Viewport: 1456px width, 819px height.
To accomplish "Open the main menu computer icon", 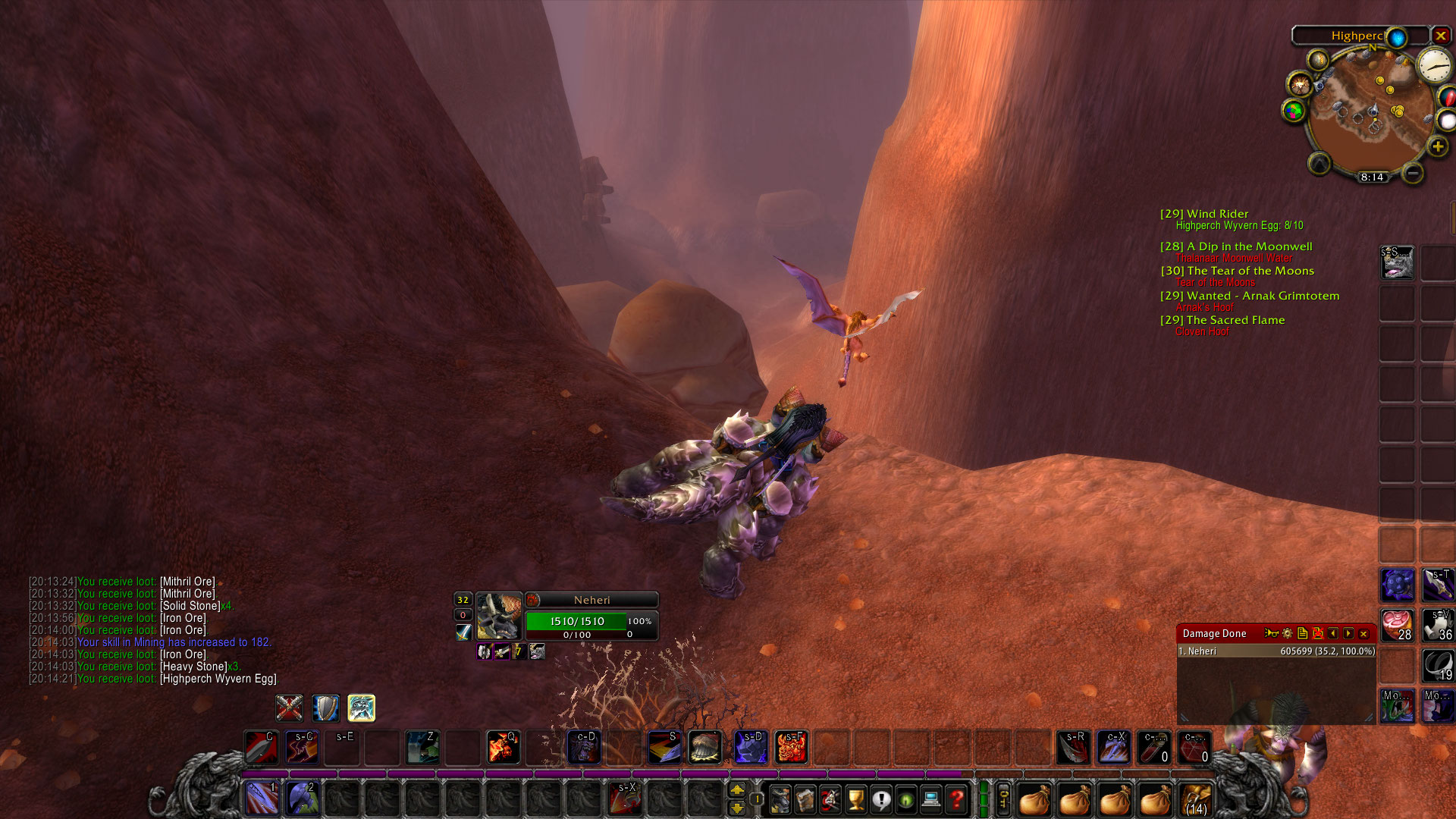I will [930, 799].
